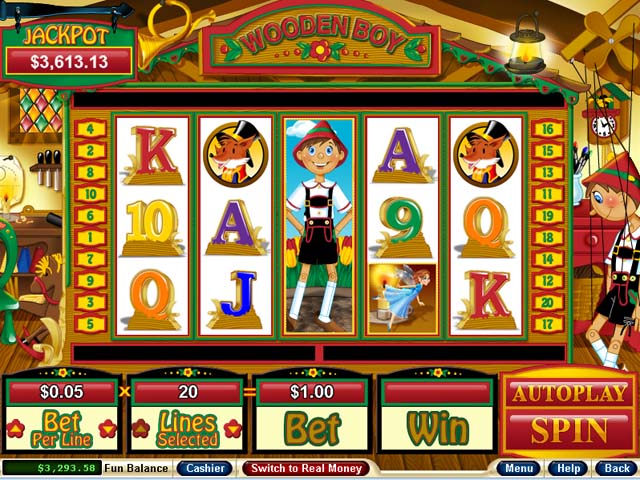This screenshot has height=480, width=640.
Task: Pick payline marker 10
Action: click(x=90, y=193)
